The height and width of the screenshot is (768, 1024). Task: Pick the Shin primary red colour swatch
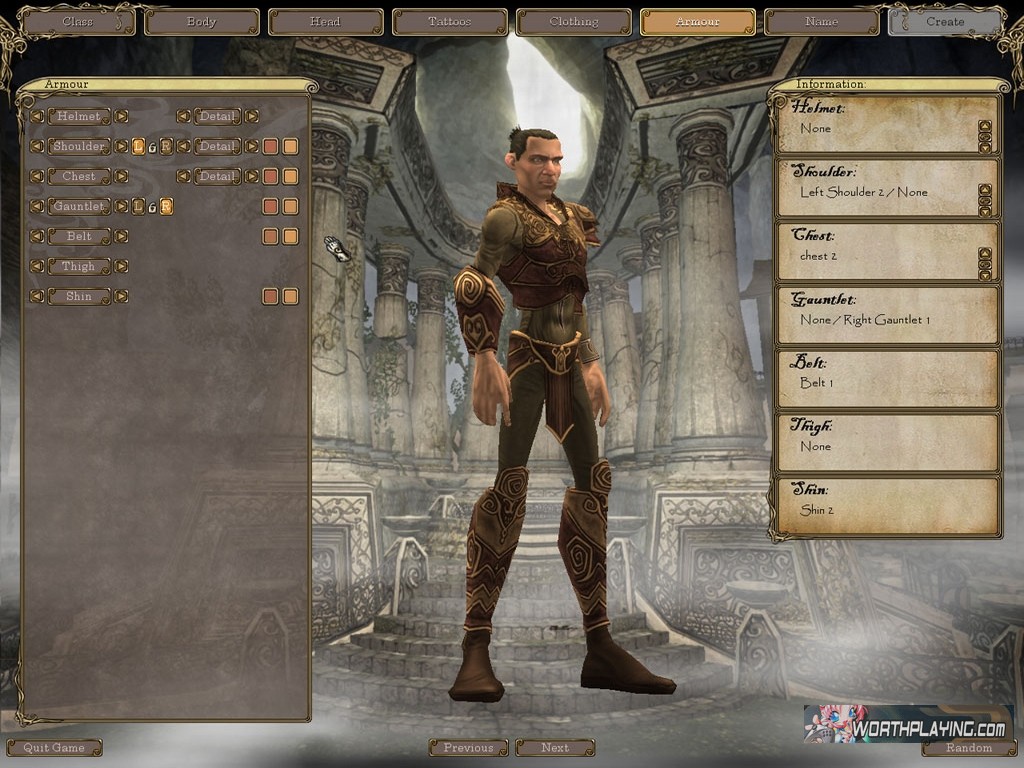coord(270,296)
